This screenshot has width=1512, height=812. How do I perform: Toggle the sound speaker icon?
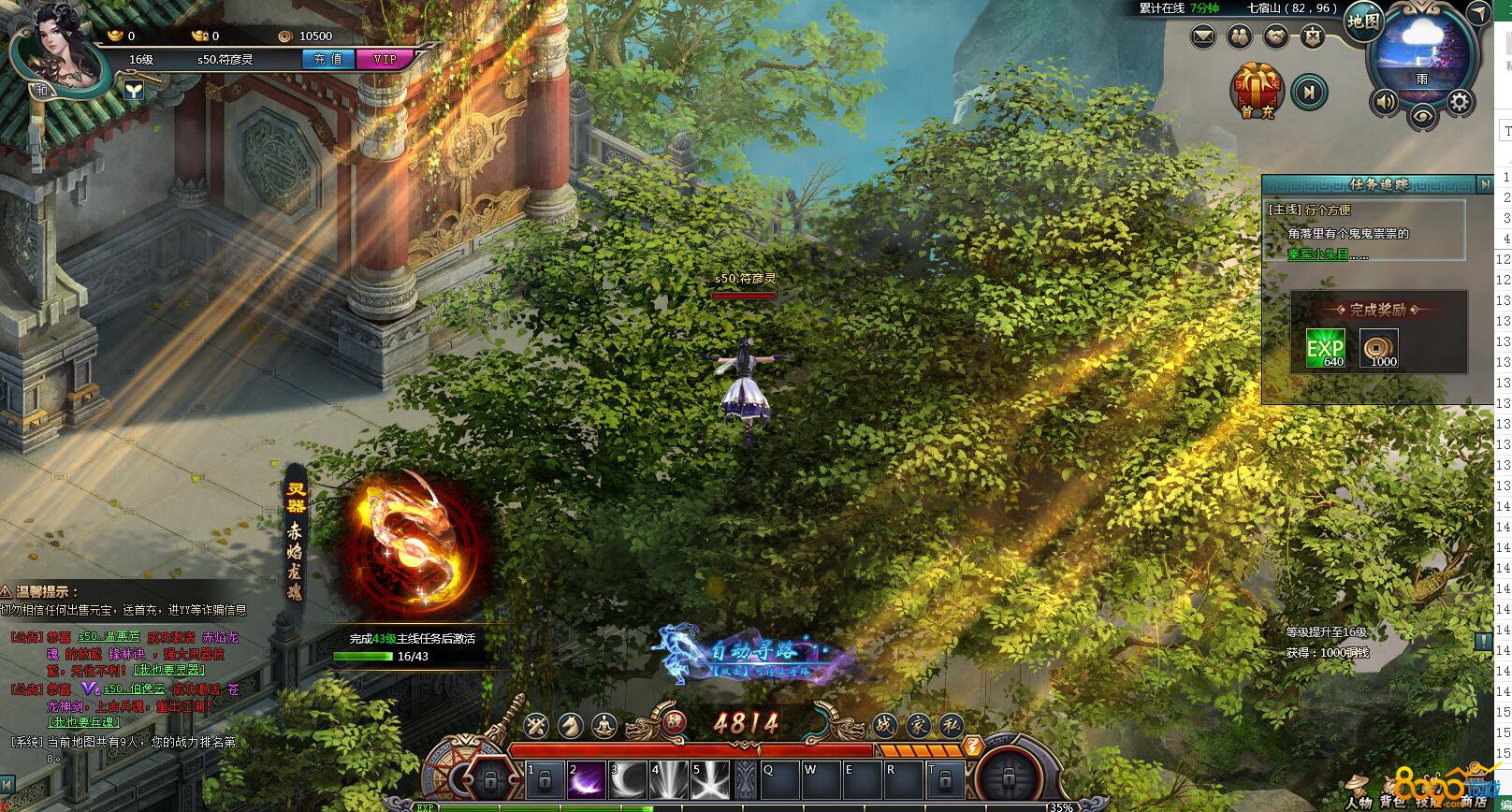click(x=1385, y=100)
